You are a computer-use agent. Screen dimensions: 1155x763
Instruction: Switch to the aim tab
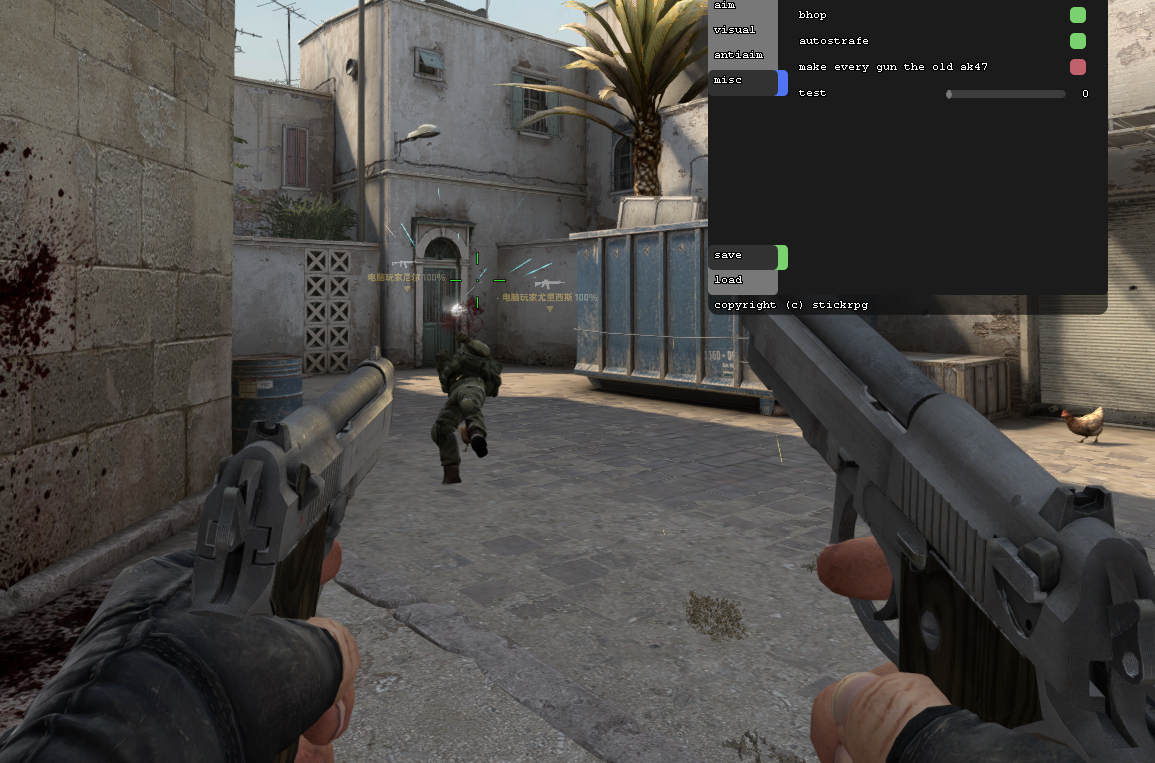(742, 6)
